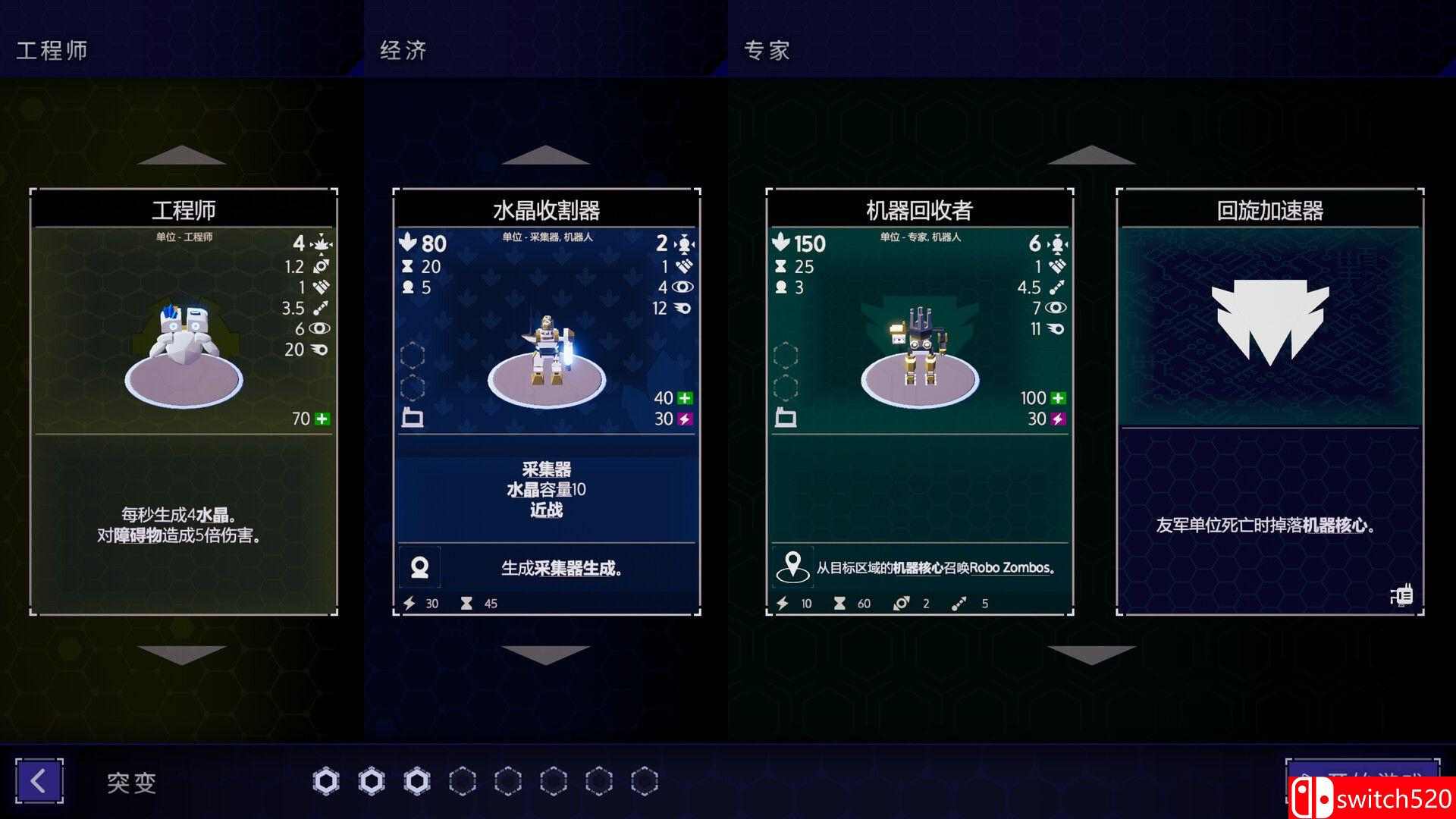Click the green health plus icon showing 100
1456x819 pixels.
(x=1060, y=397)
